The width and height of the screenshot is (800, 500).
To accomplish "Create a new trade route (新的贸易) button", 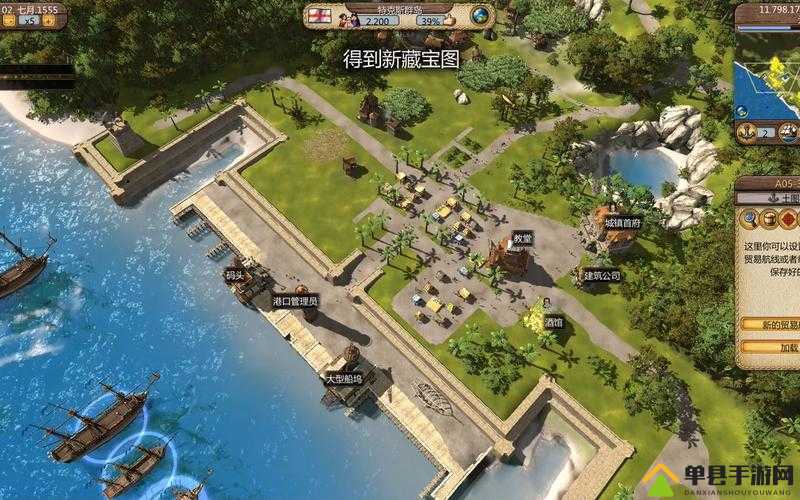I will (x=772, y=325).
